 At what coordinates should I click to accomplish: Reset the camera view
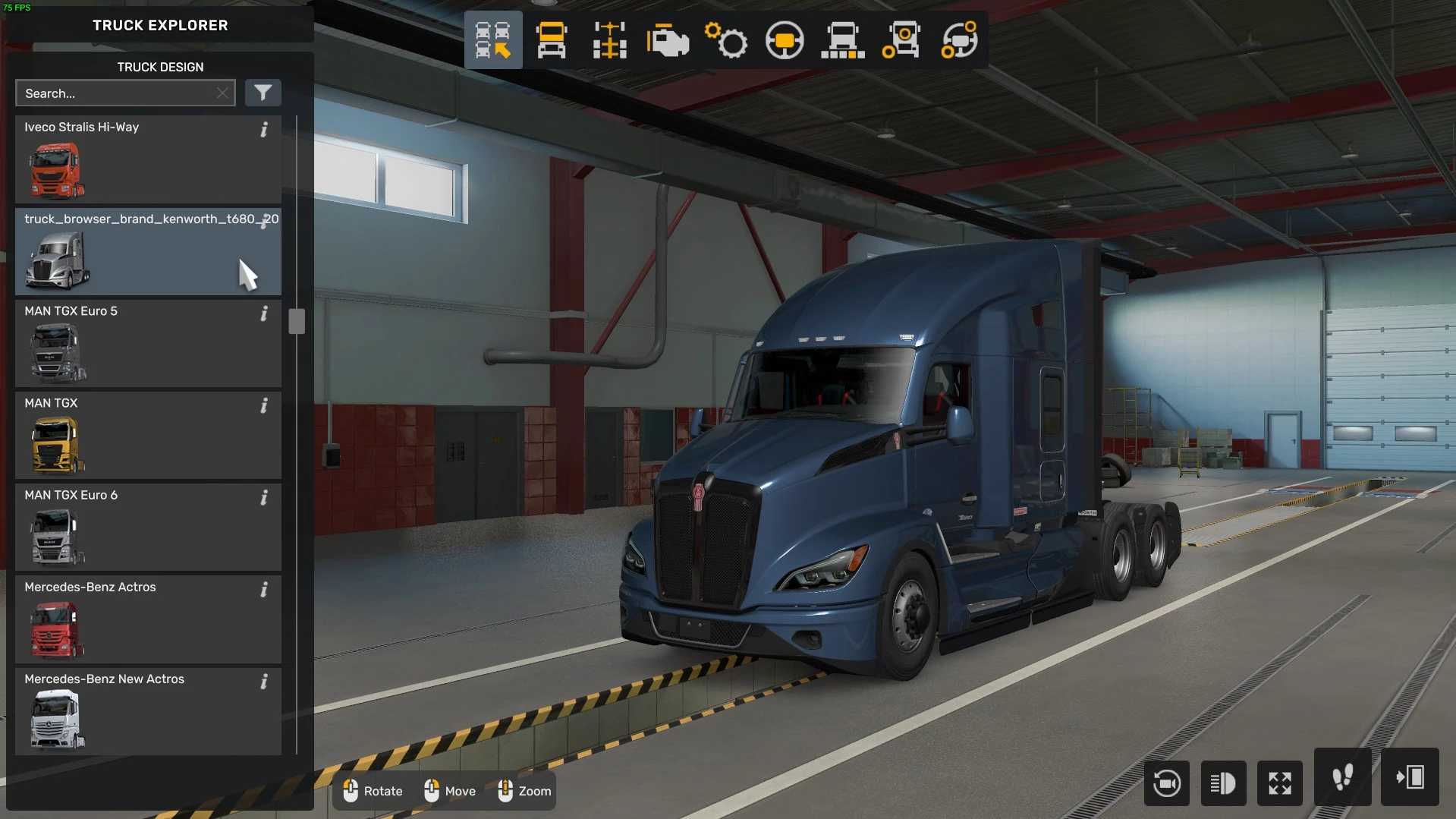point(1166,783)
